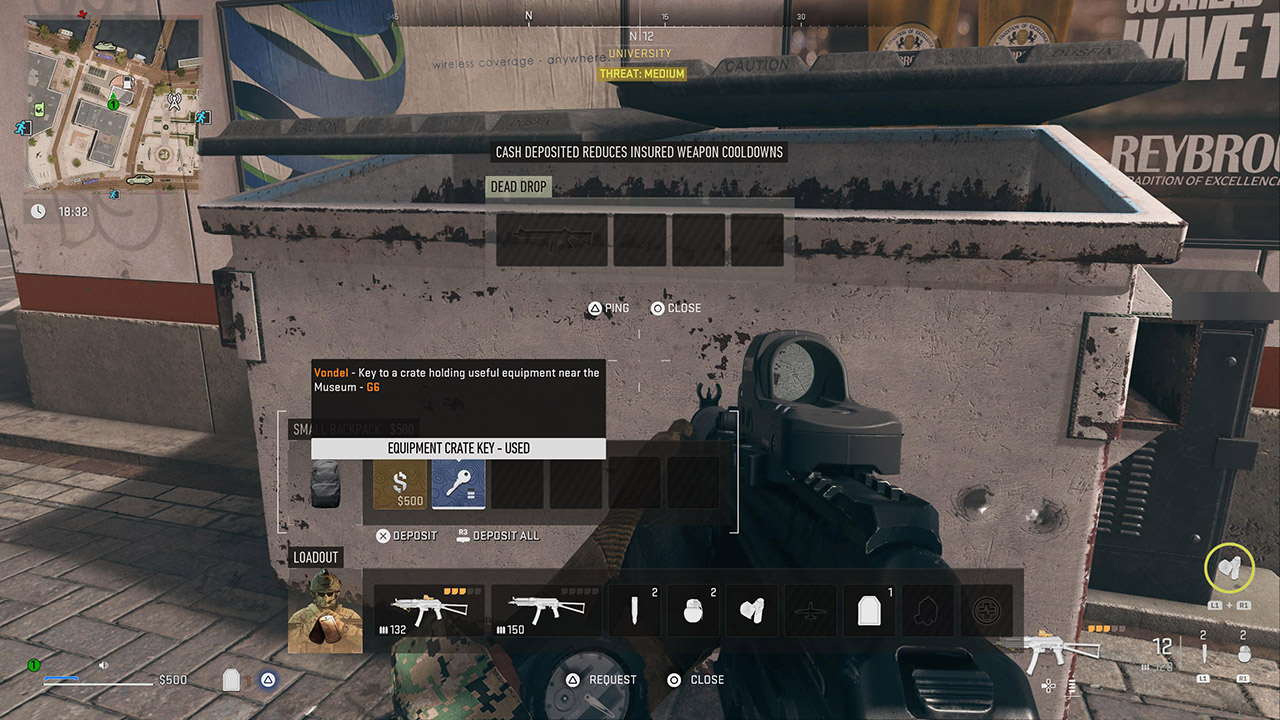Click the frag grenade slot in the loadout
Viewport: 1280px width, 720px height.
pyautogui.click(x=694, y=610)
